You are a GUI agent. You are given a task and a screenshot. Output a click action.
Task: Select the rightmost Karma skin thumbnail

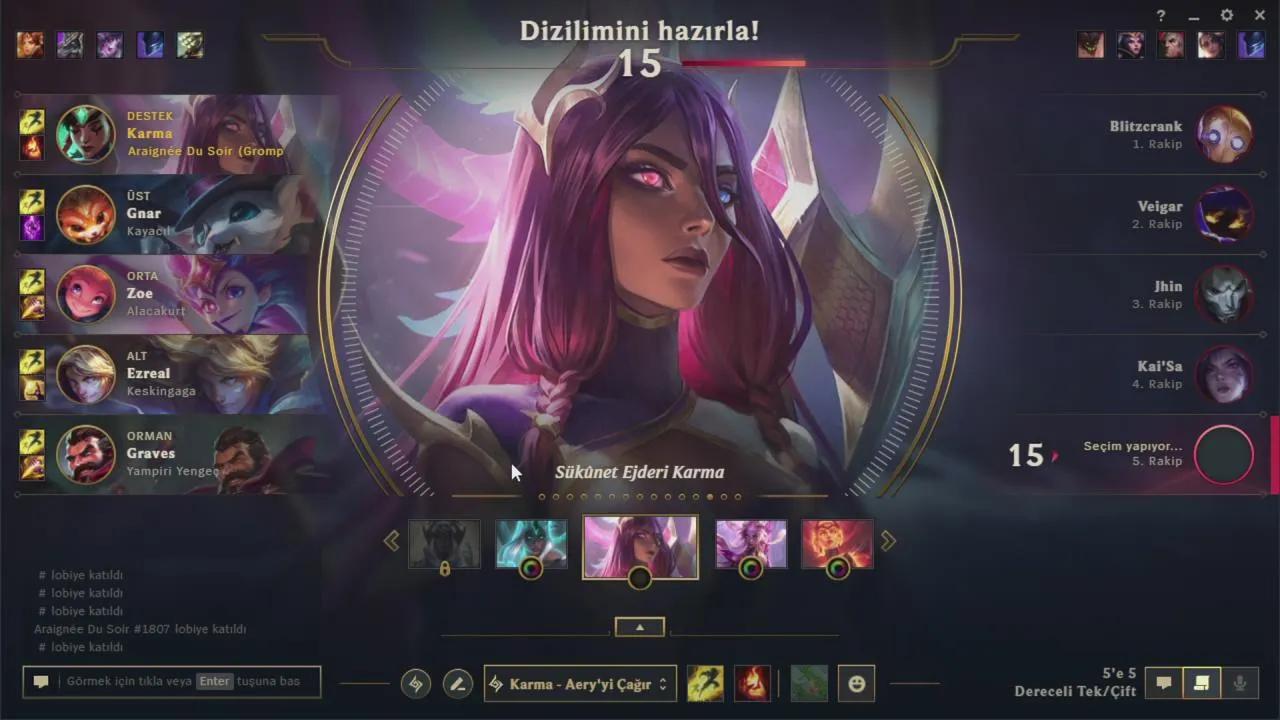(x=837, y=545)
